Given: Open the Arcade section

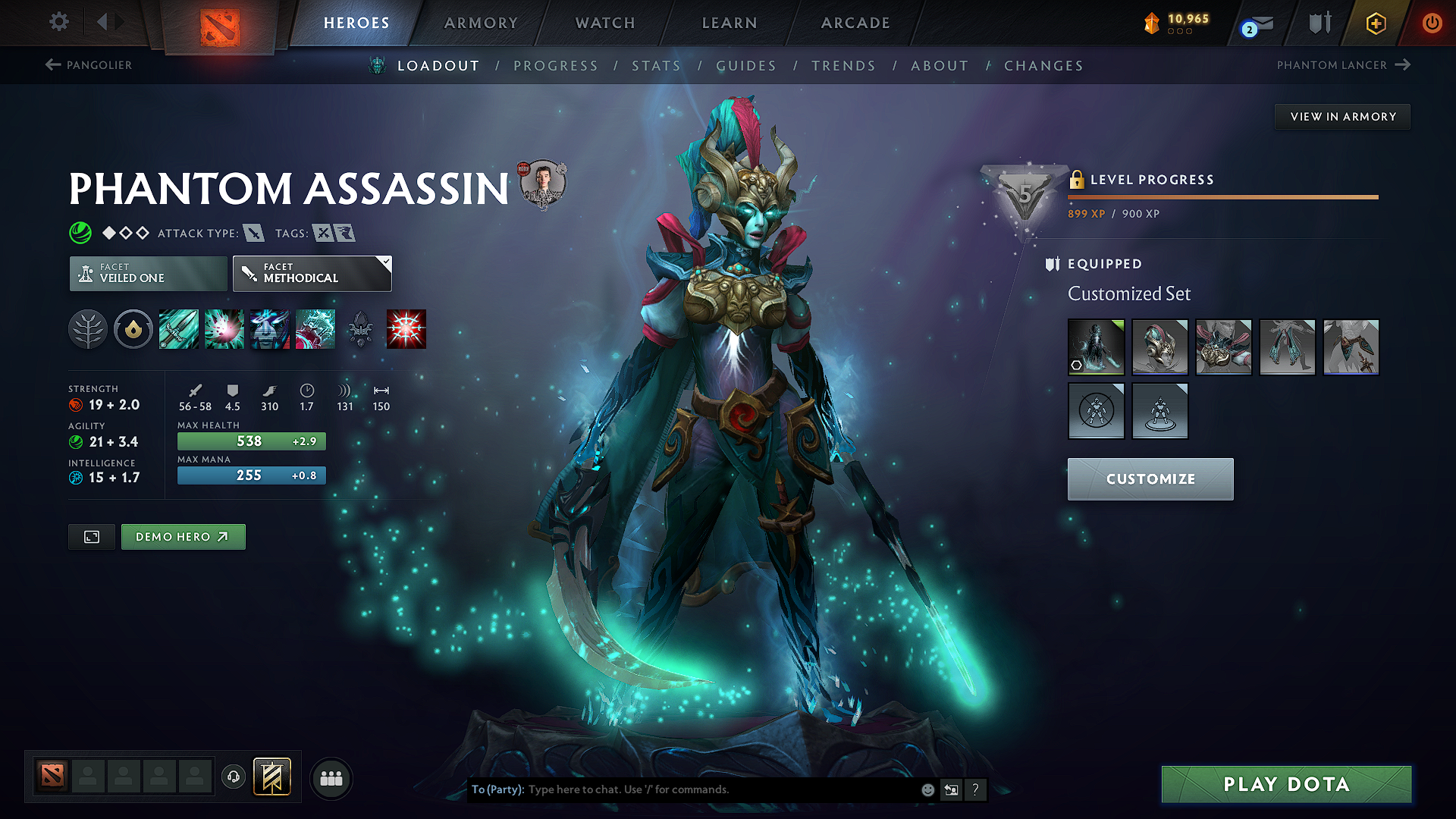Looking at the screenshot, I should 855,23.
